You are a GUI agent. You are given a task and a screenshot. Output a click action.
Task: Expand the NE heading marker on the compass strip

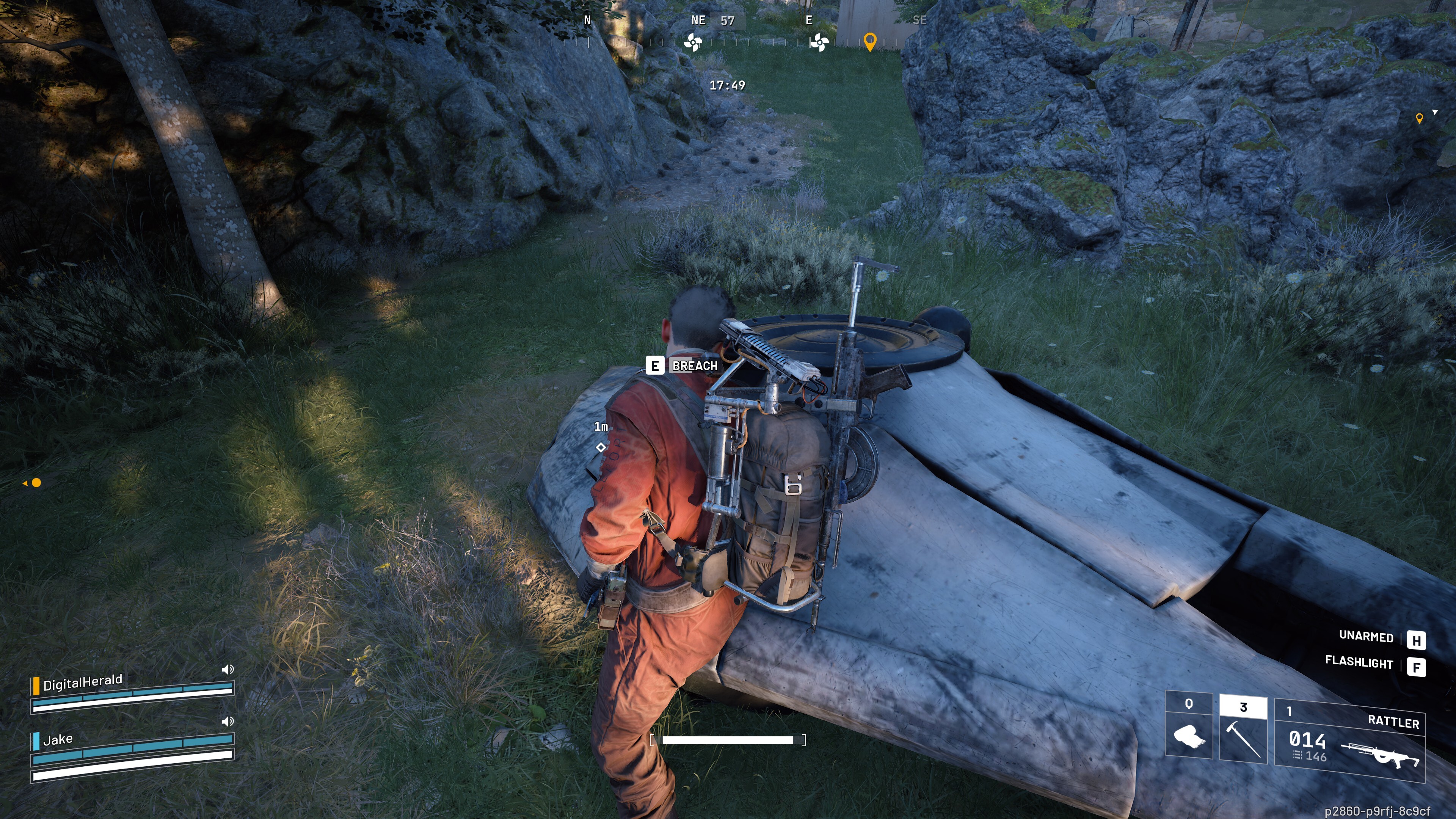(698, 20)
